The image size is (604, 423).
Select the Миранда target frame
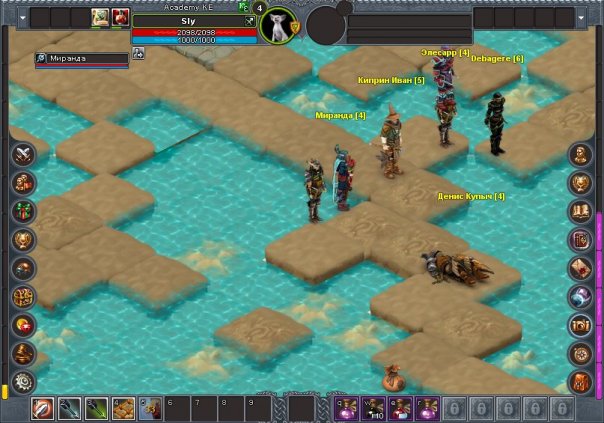82,59
